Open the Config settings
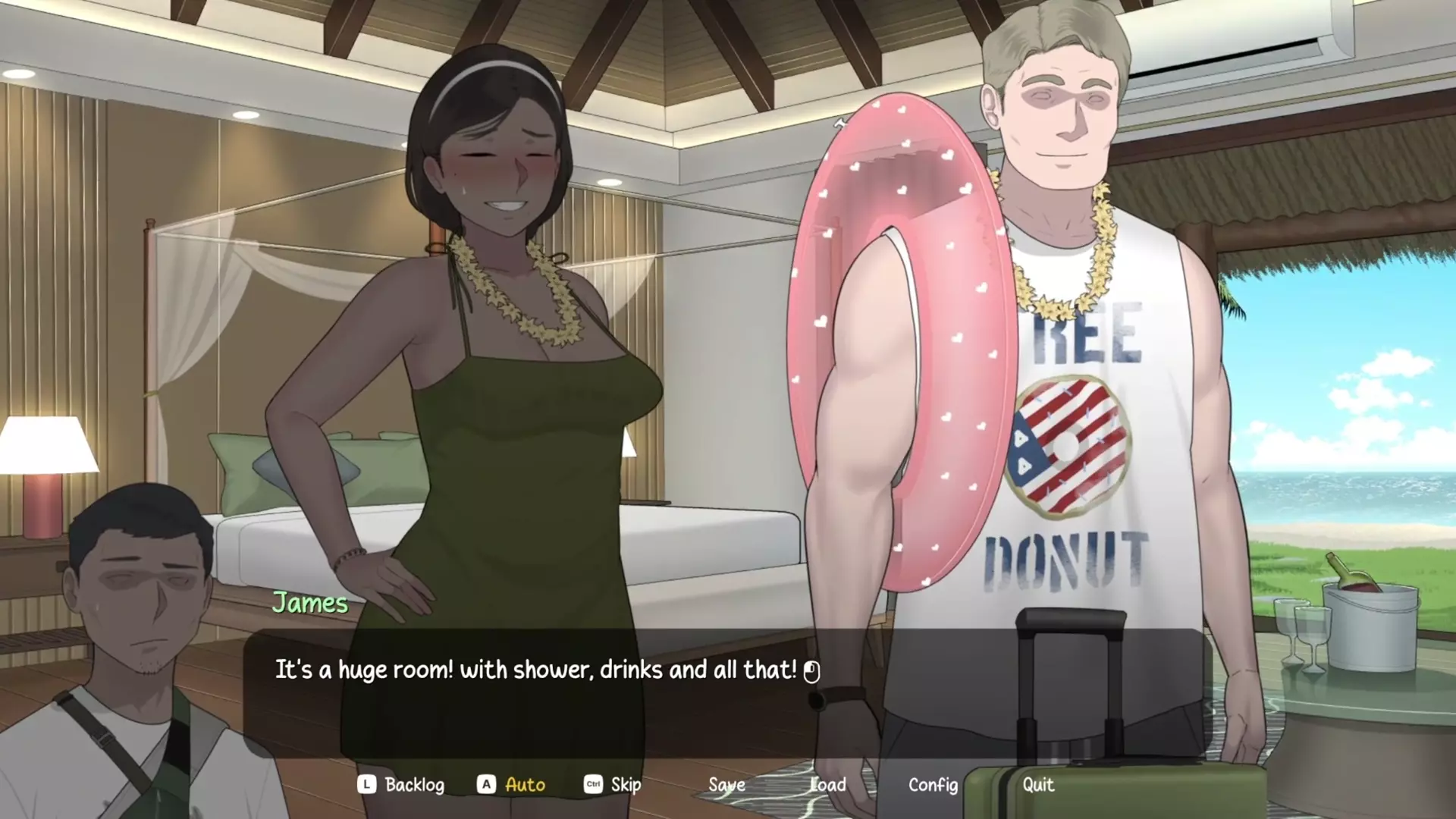 (x=933, y=784)
